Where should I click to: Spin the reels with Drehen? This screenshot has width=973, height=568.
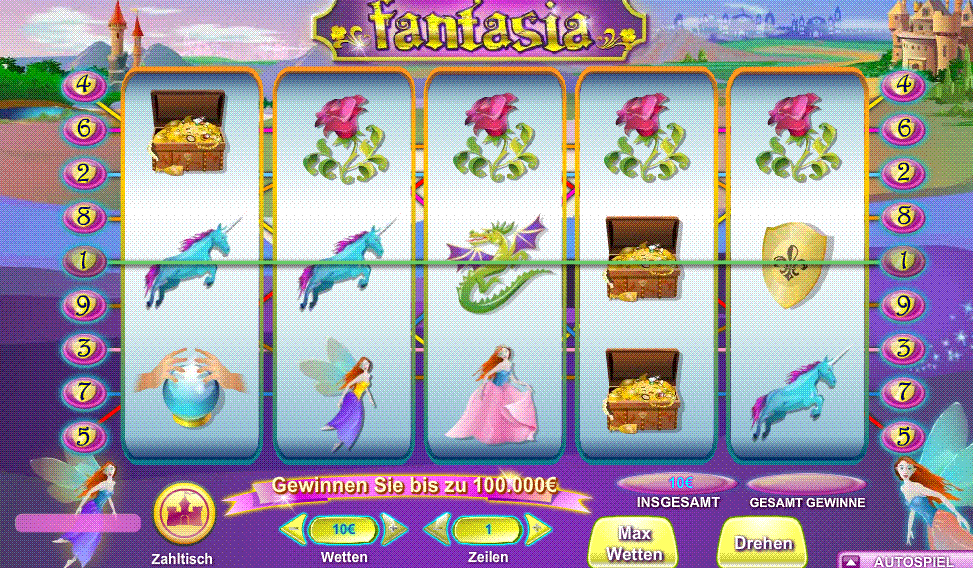point(763,543)
